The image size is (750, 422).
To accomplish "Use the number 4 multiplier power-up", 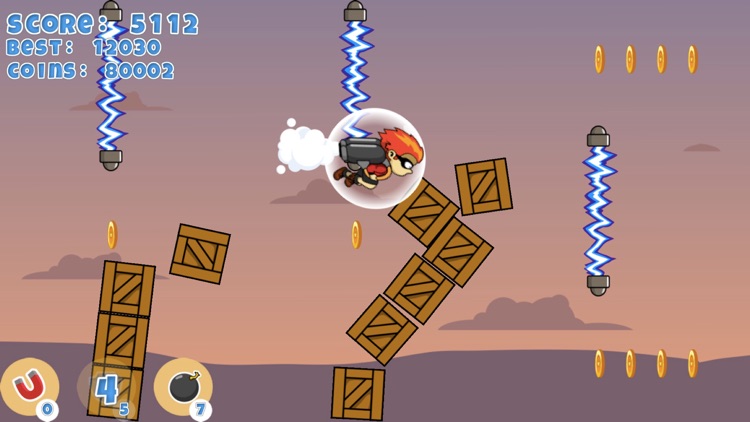I will click(106, 388).
